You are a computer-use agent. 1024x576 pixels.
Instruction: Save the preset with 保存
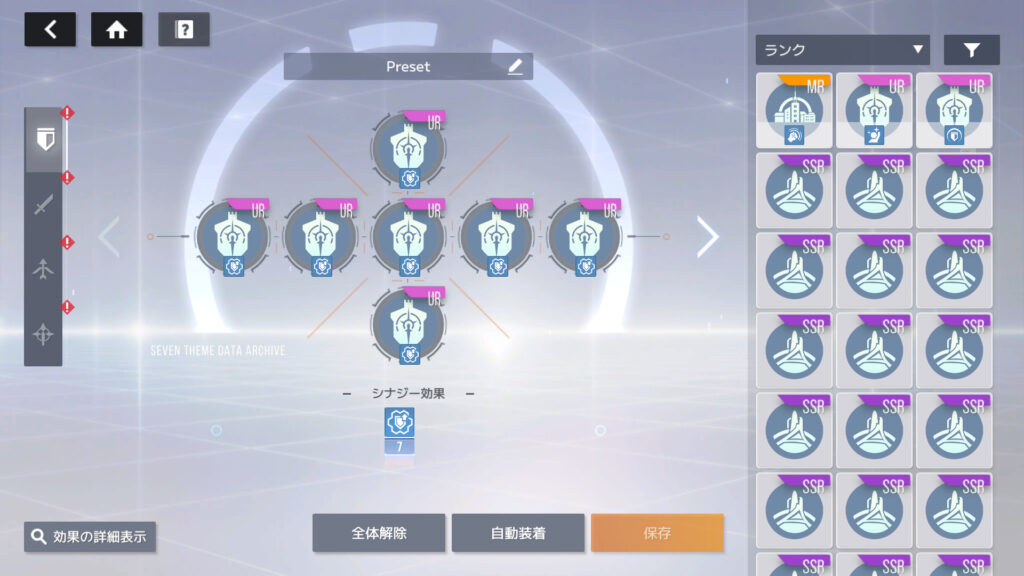(657, 533)
